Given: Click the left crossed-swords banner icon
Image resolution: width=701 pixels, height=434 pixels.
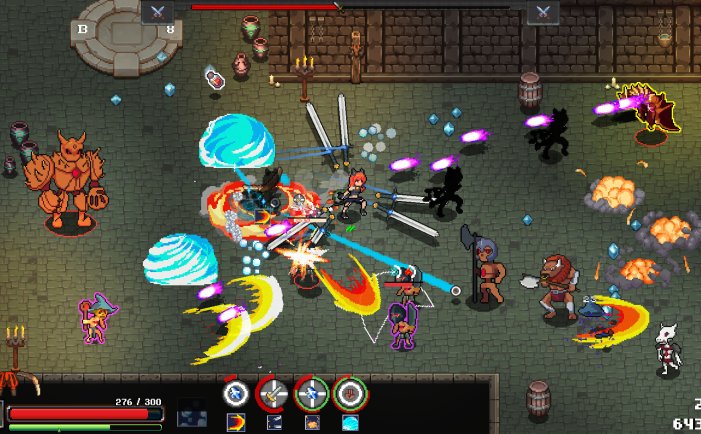Looking at the screenshot, I should coord(158,12).
